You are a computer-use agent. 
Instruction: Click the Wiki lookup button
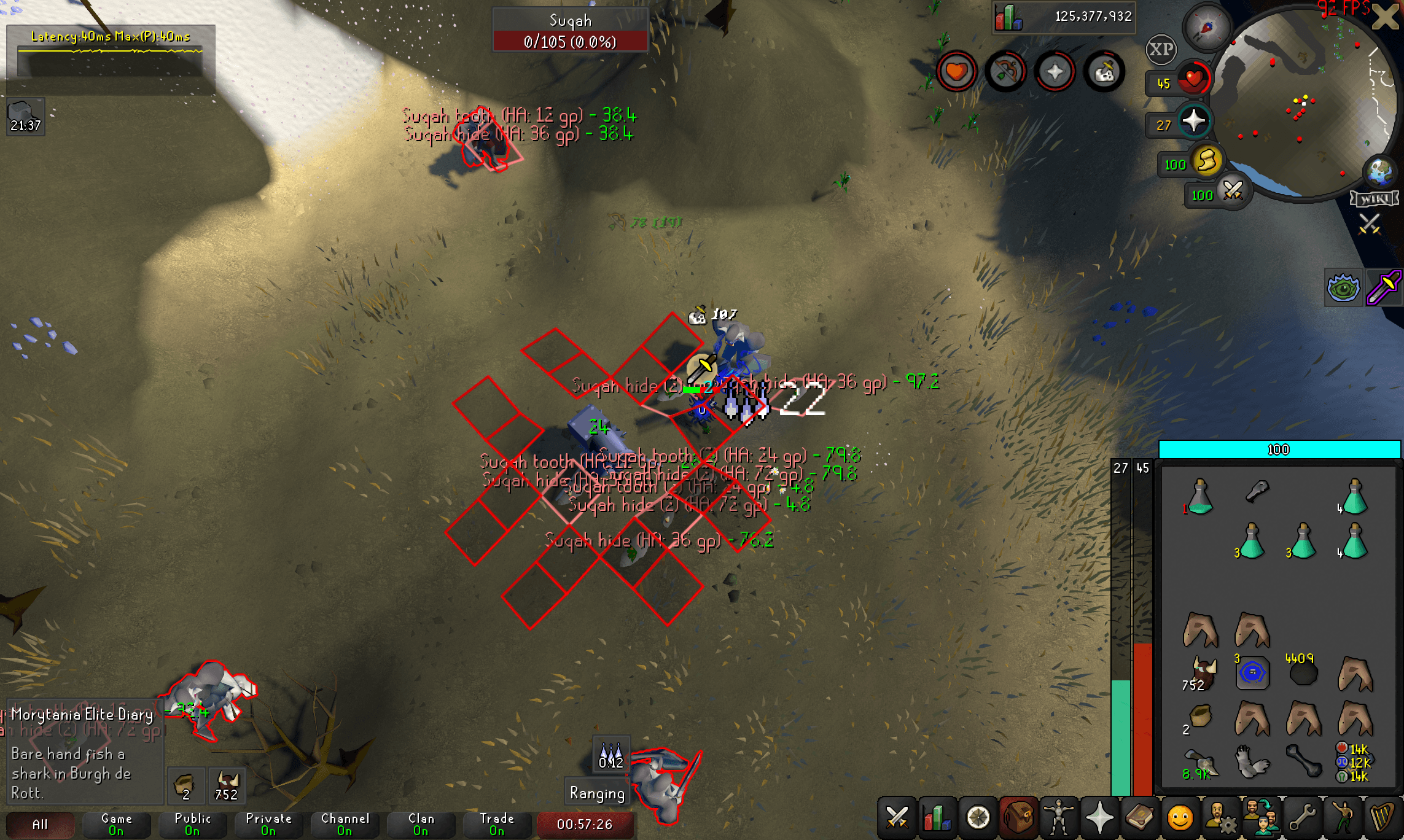tap(1374, 199)
